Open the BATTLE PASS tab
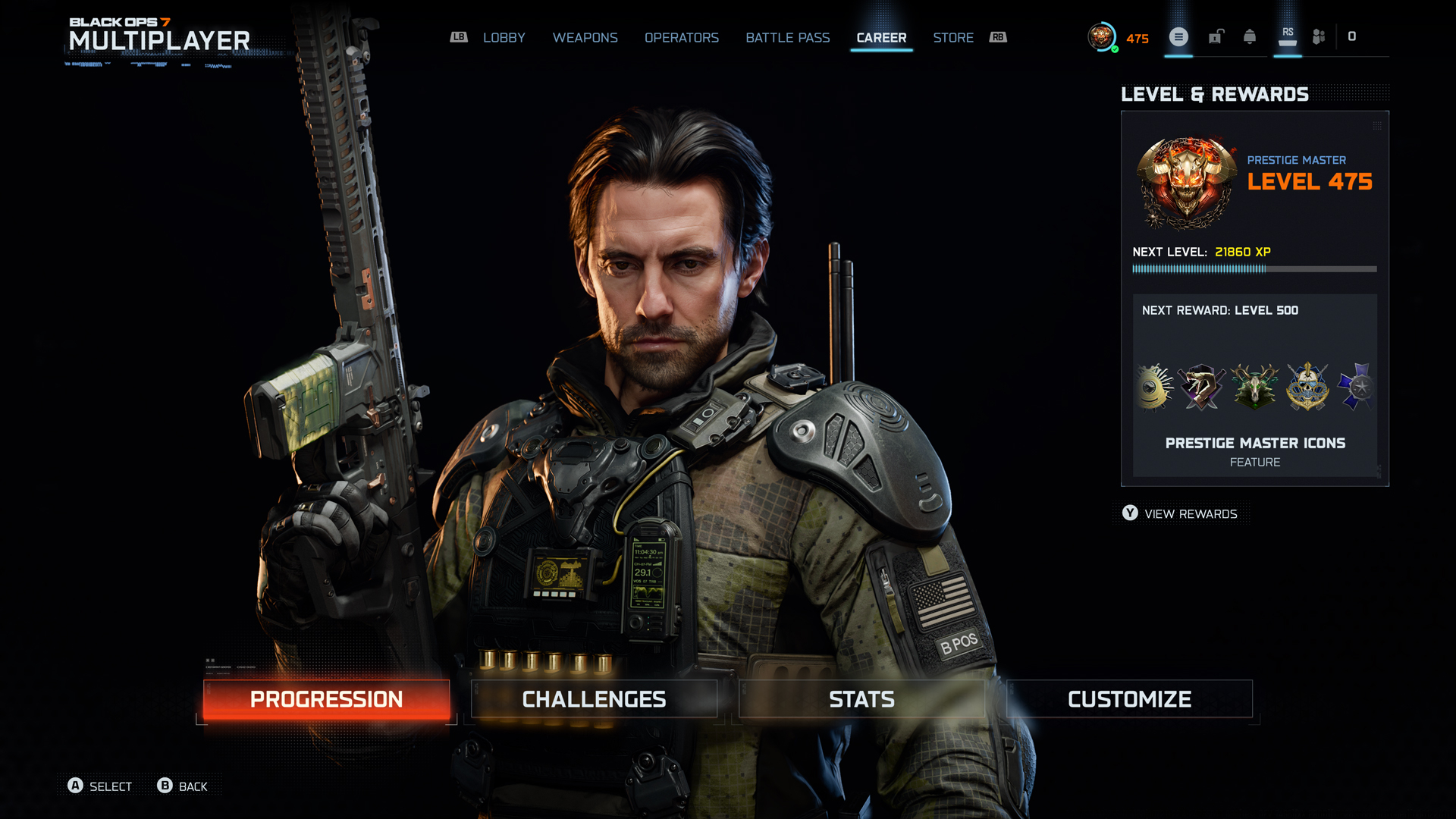This screenshot has height=819, width=1456. 787,37
